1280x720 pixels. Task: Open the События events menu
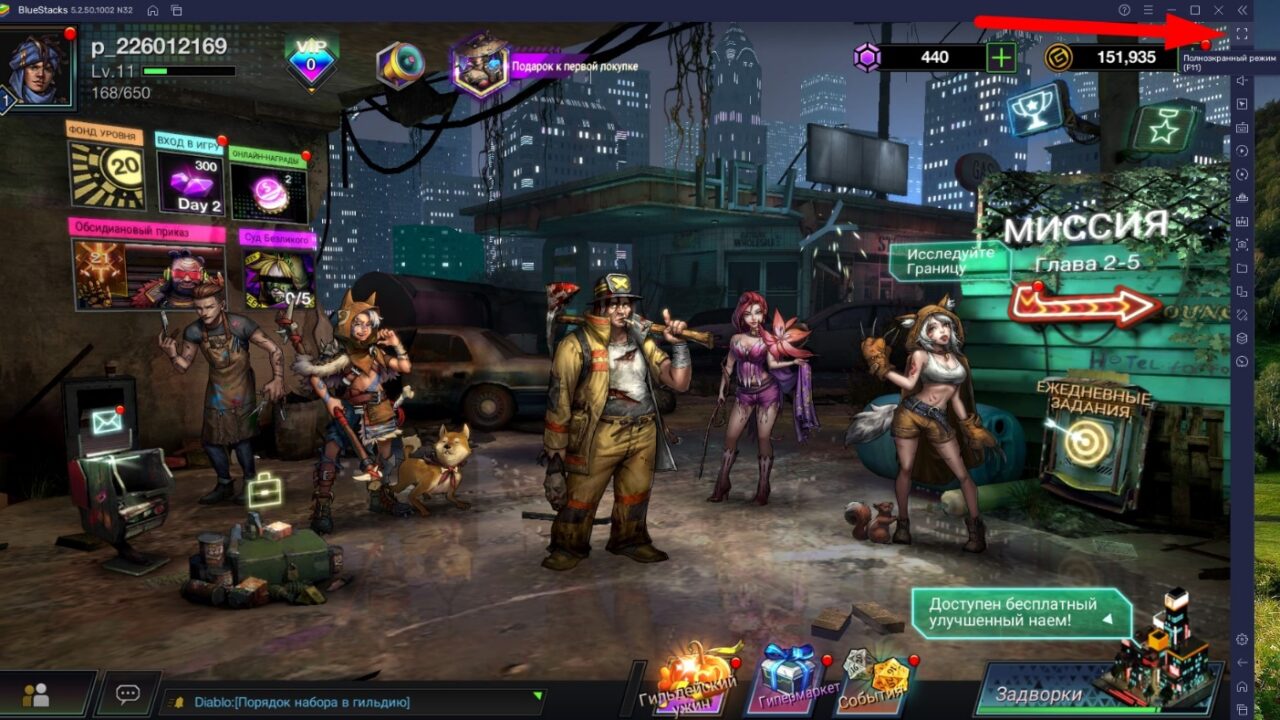[x=873, y=677]
